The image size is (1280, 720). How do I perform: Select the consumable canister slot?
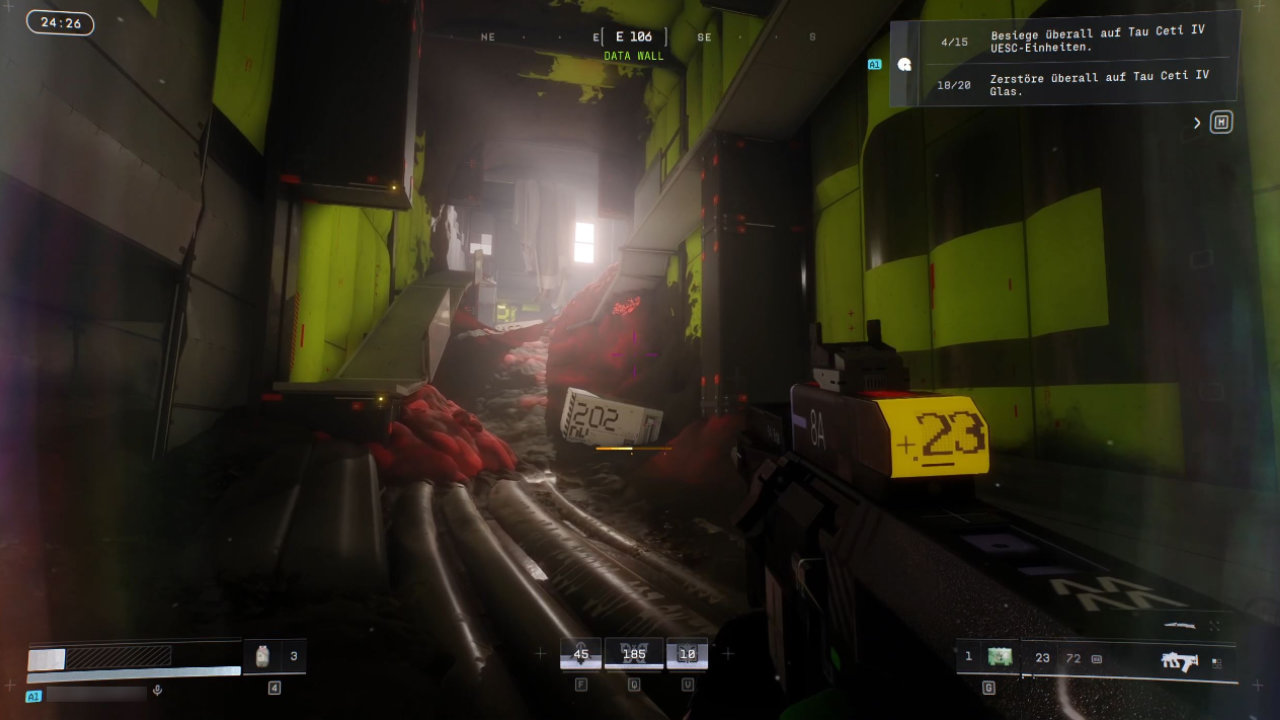[x=263, y=656]
